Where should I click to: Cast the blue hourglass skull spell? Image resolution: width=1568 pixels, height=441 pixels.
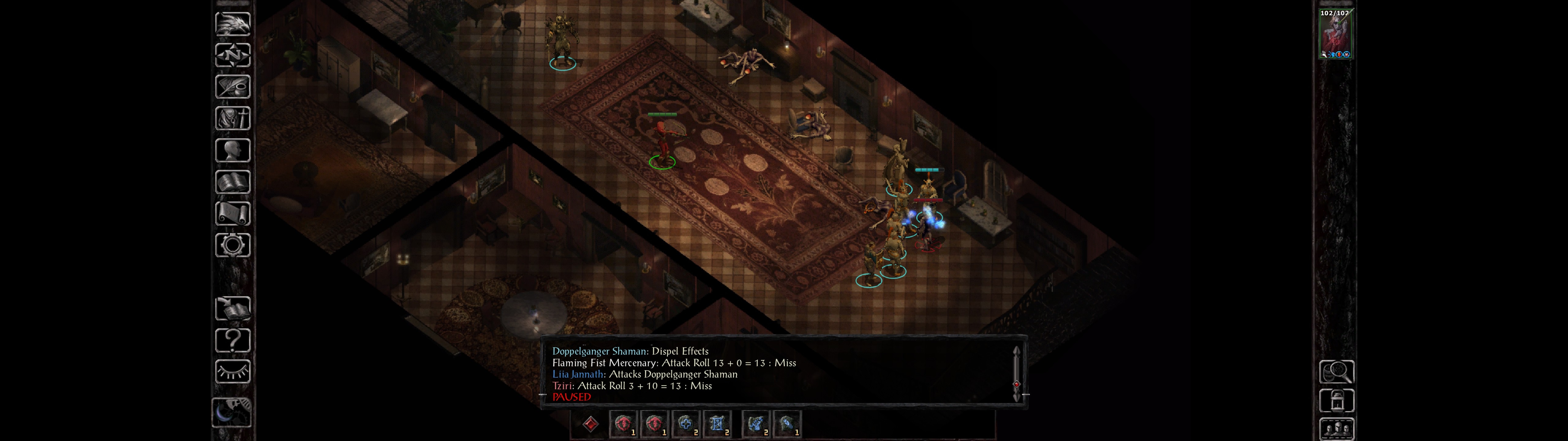[717, 424]
